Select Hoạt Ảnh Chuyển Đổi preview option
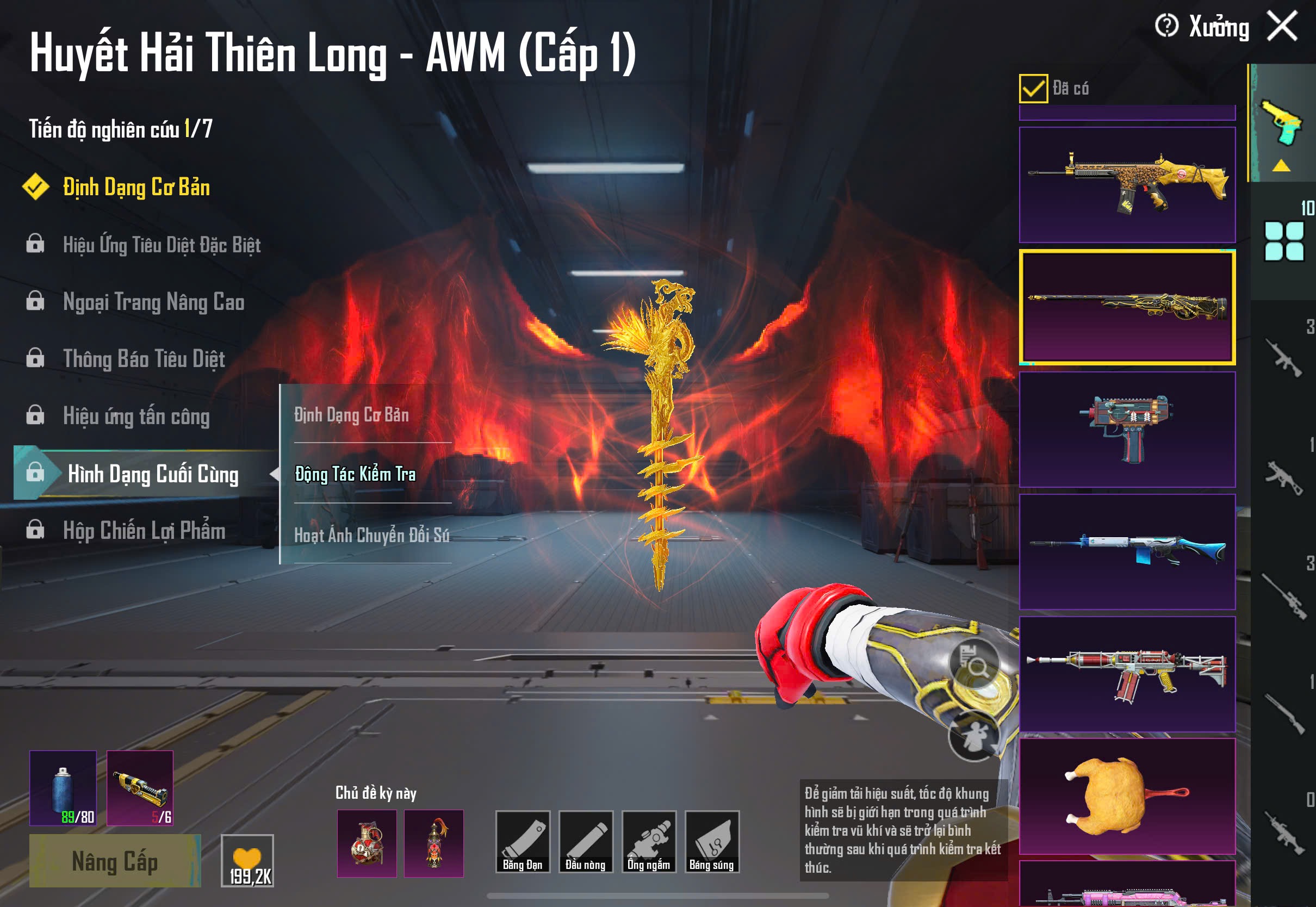The height and width of the screenshot is (907, 1316). pos(371,535)
